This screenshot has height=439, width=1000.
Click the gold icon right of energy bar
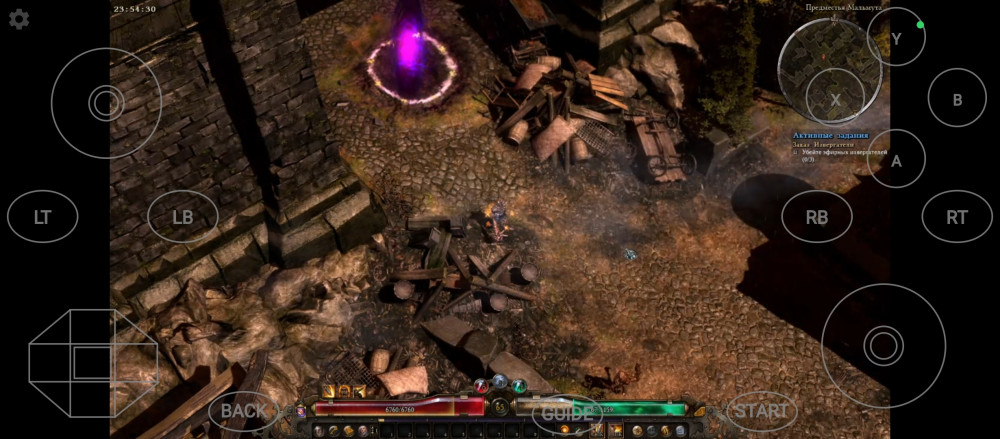pos(698,410)
